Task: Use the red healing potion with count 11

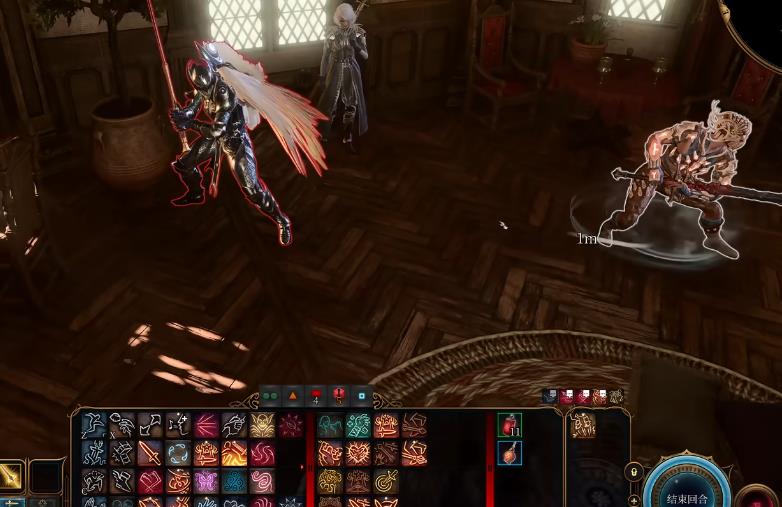Action: (x=509, y=425)
